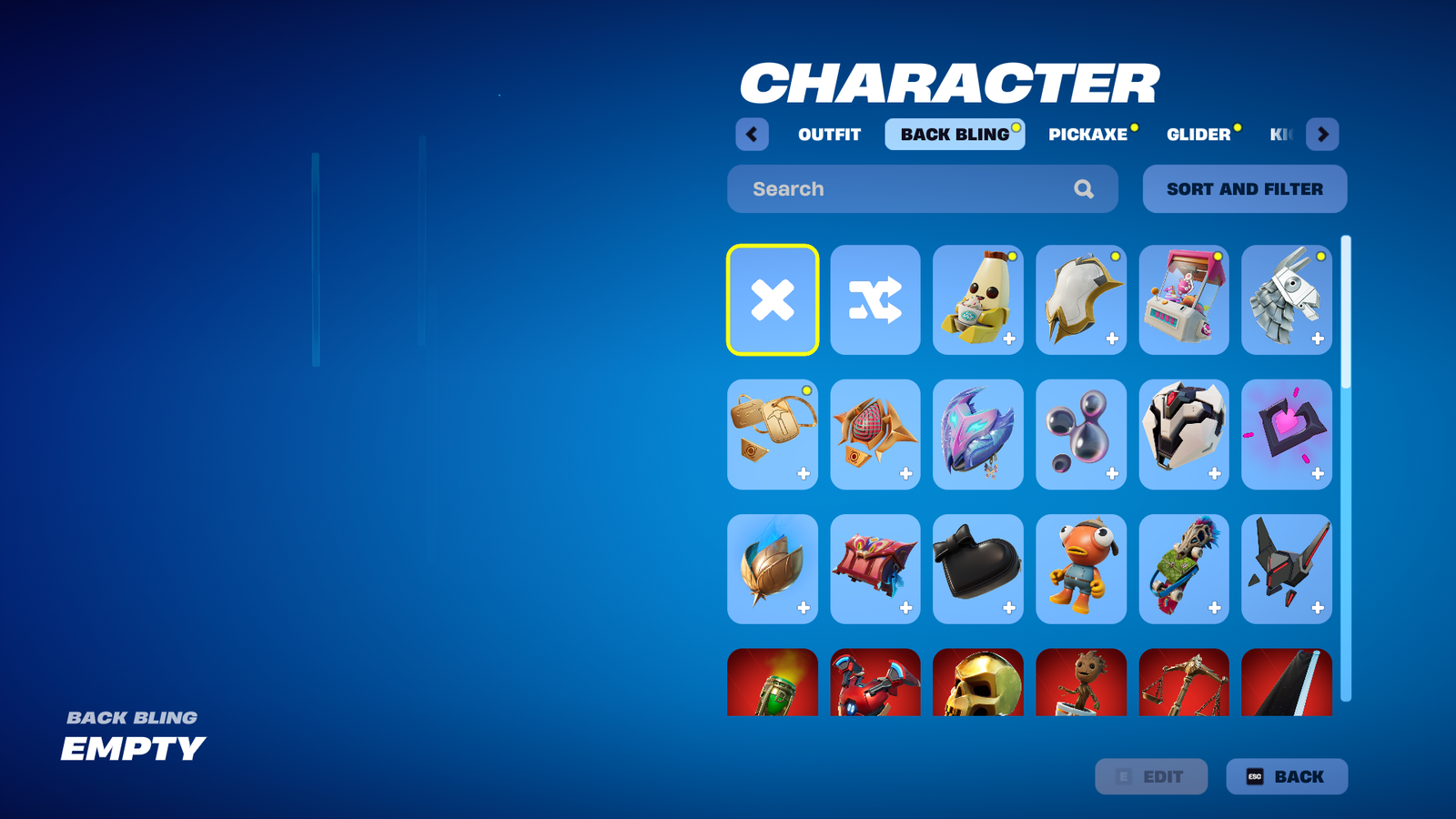Equip the banana character back bling
The image size is (1456, 819).
tap(977, 300)
